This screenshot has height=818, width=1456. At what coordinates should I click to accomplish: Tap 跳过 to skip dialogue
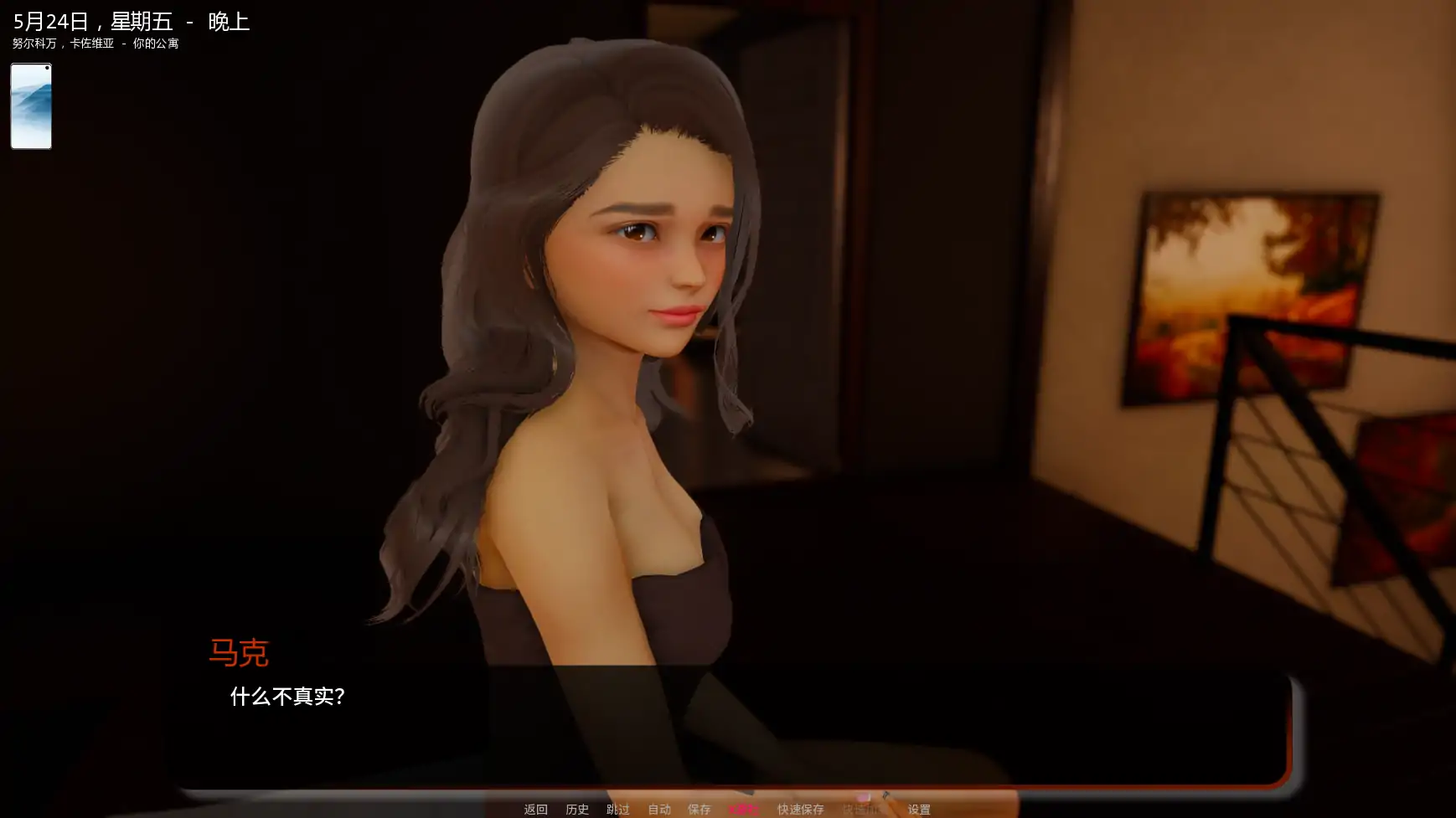(x=617, y=809)
